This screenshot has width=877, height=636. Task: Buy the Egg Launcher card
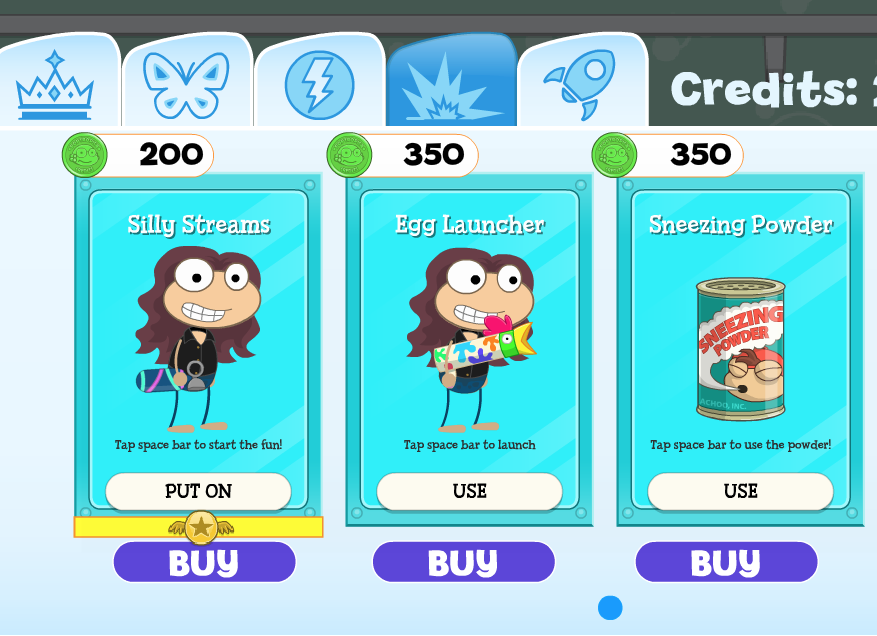click(x=463, y=562)
